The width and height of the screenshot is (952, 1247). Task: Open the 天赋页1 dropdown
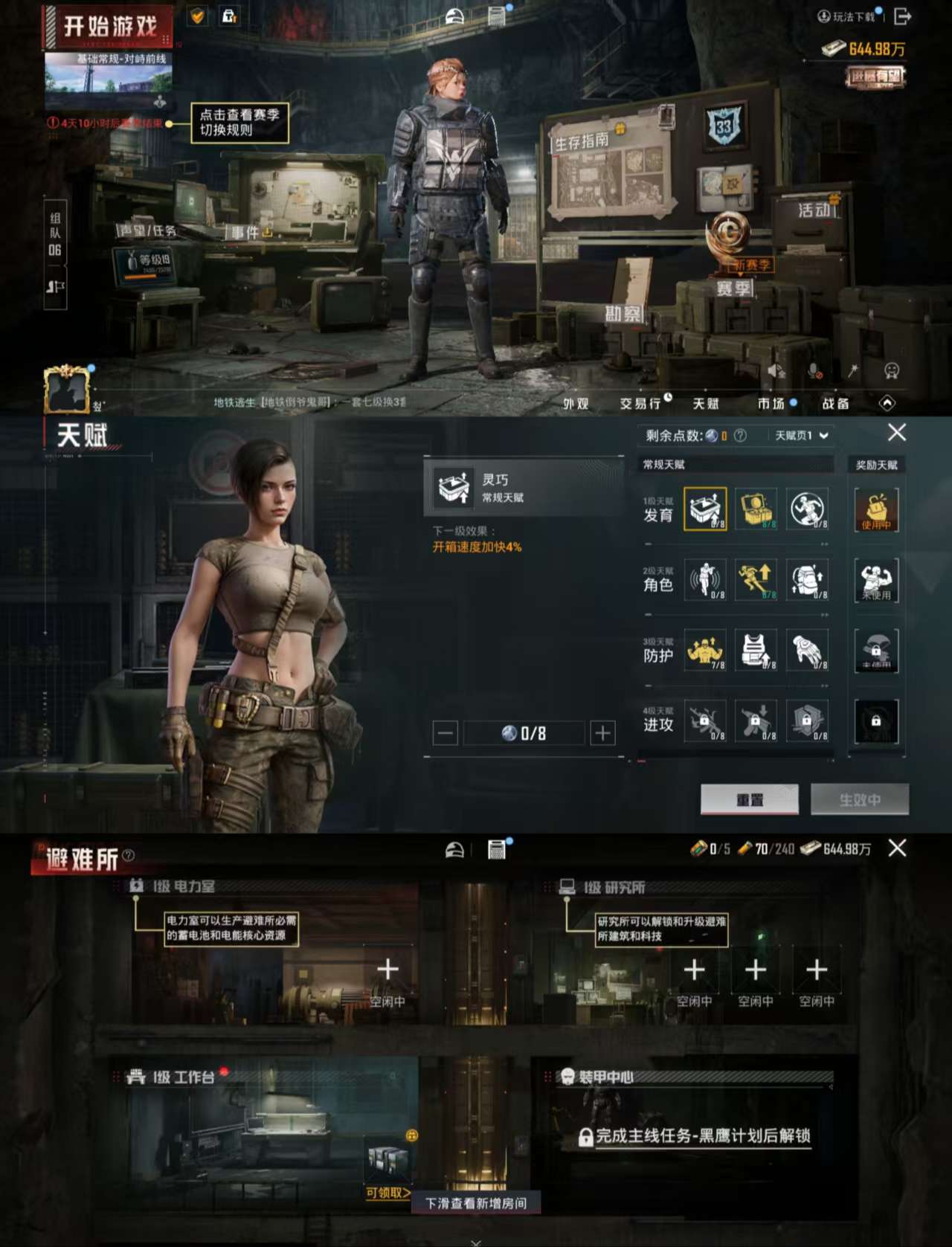(800, 434)
